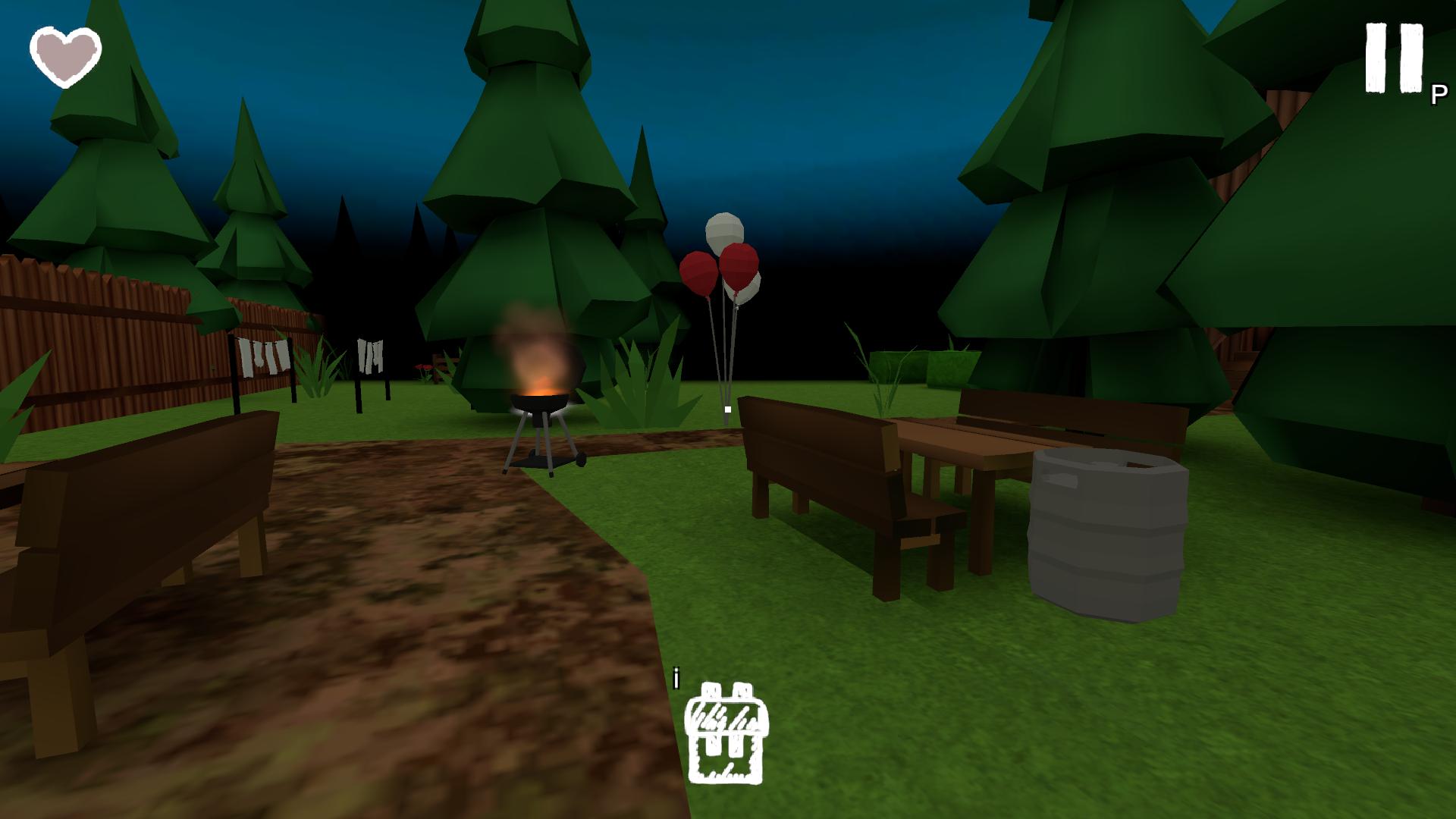The width and height of the screenshot is (1456, 819).
Task: Click the metal keg beside the table
Action: 1107,531
